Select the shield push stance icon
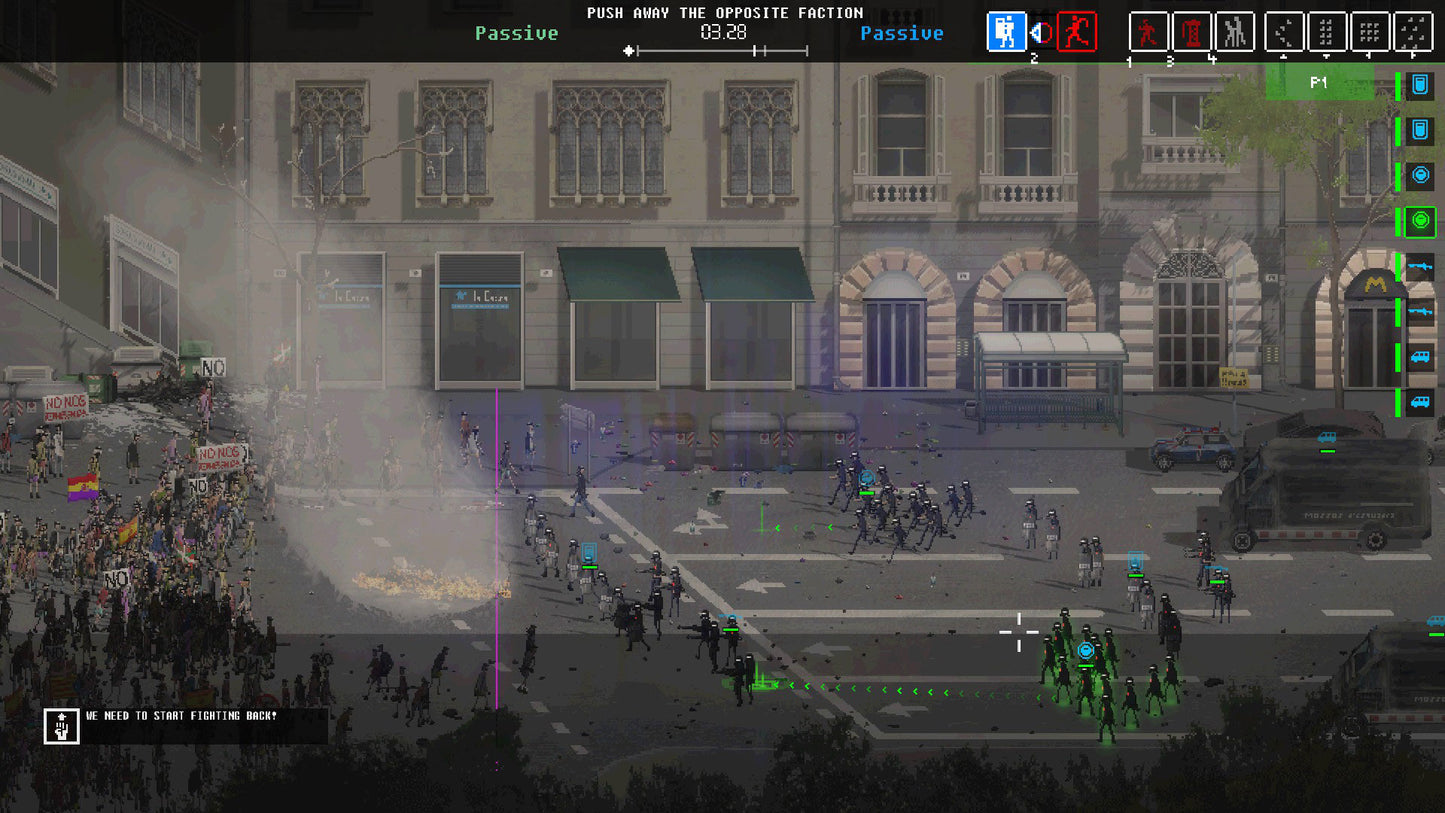This screenshot has height=813, width=1445. point(1041,31)
